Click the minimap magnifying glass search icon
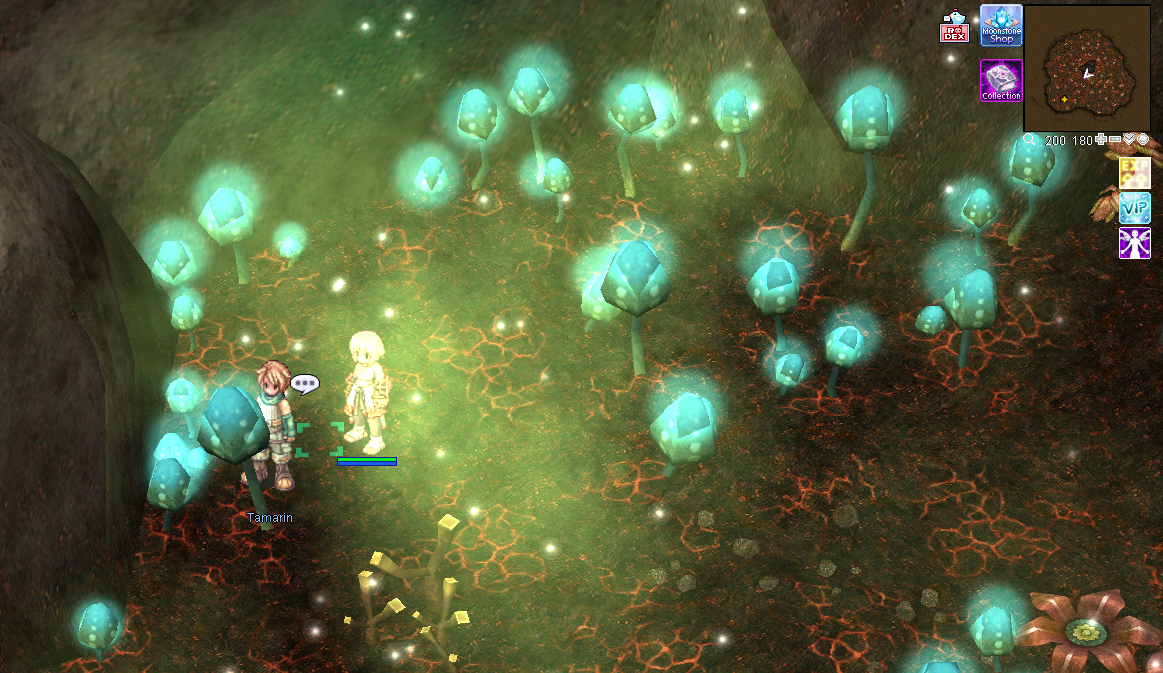This screenshot has width=1163, height=673. point(1030,140)
